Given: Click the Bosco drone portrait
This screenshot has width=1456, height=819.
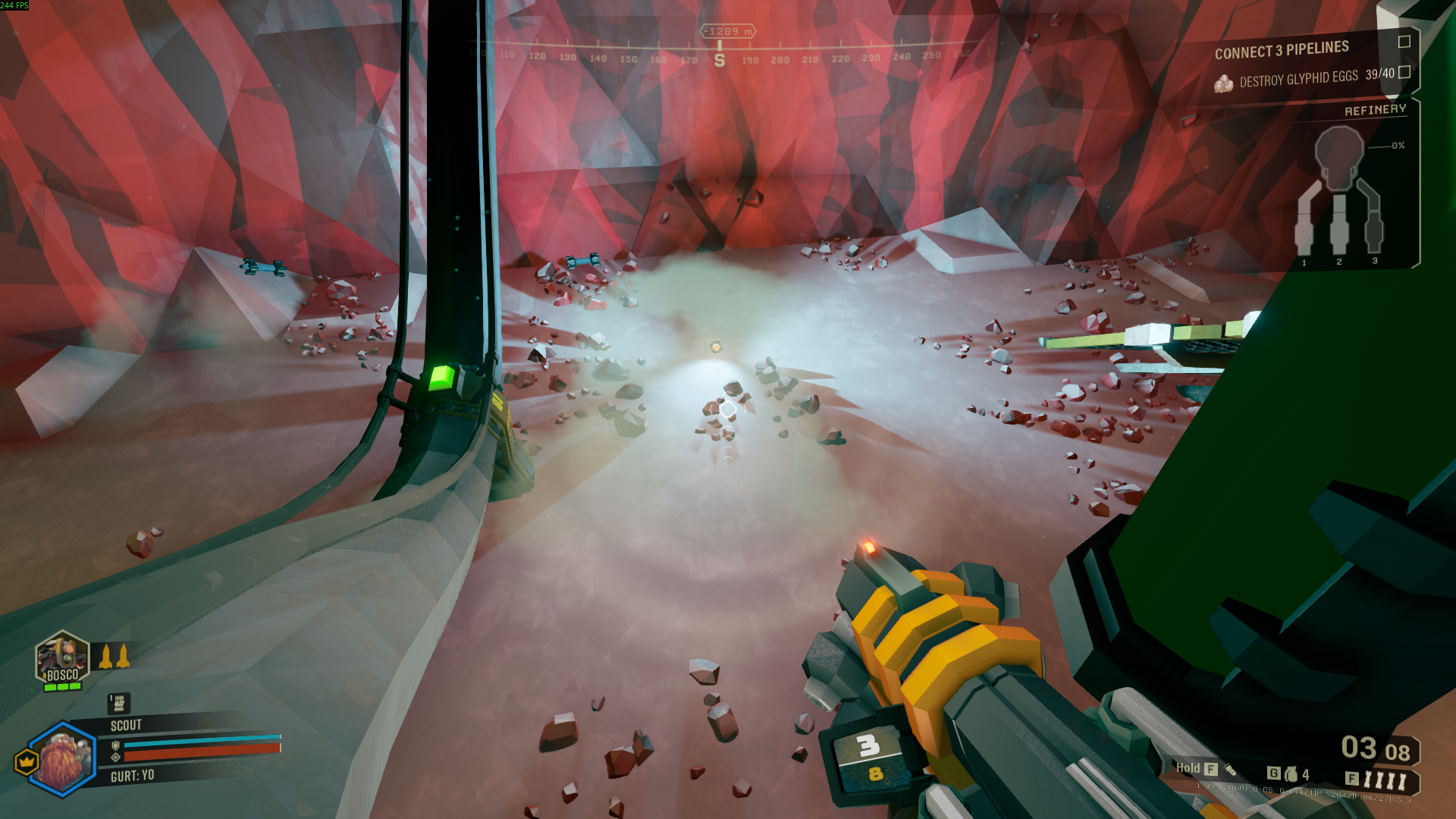Looking at the screenshot, I should point(62,658).
